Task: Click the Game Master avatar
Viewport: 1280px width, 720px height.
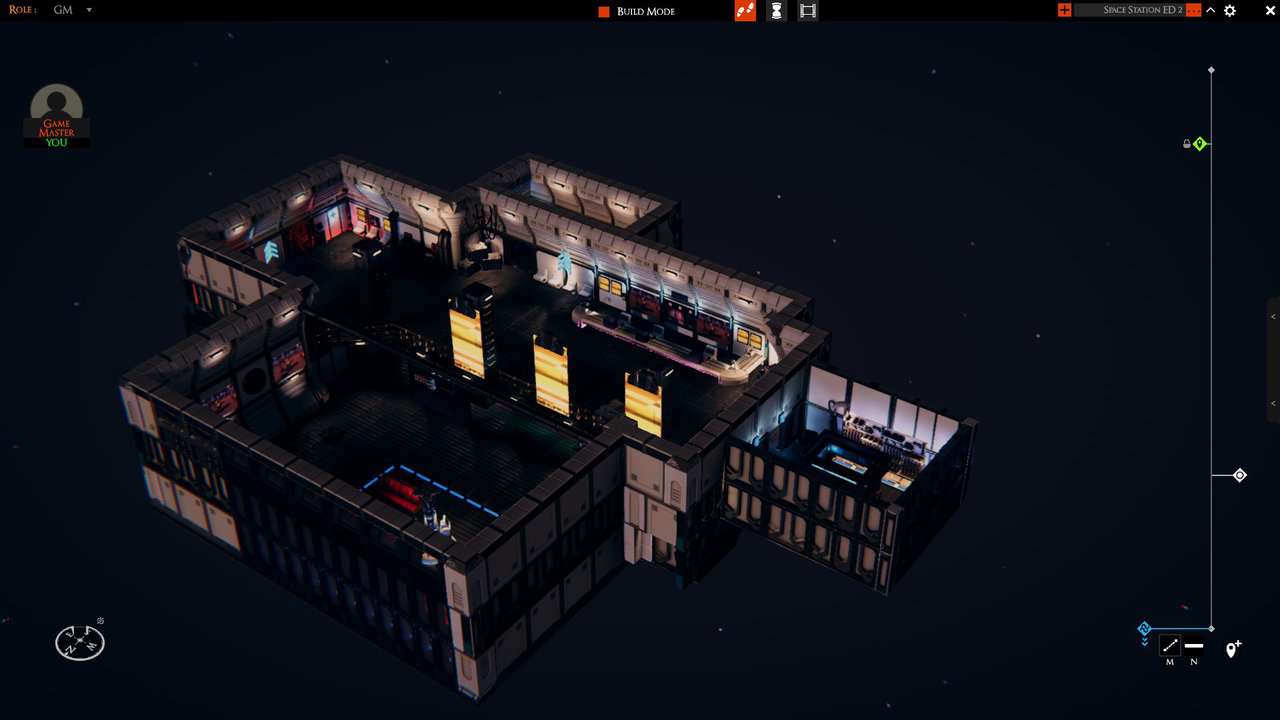Action: (55, 103)
